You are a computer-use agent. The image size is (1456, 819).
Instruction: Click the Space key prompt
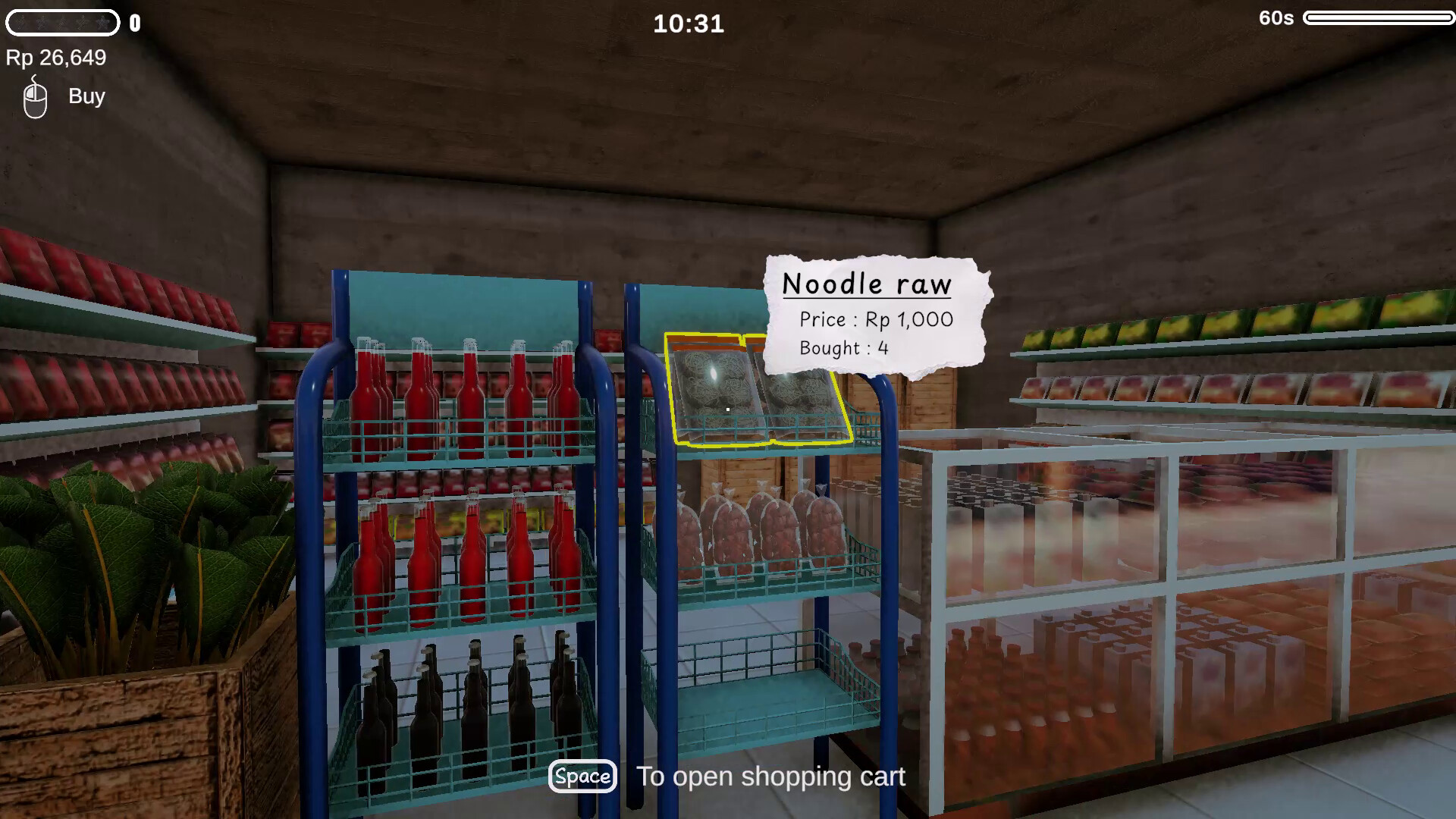[x=582, y=777]
